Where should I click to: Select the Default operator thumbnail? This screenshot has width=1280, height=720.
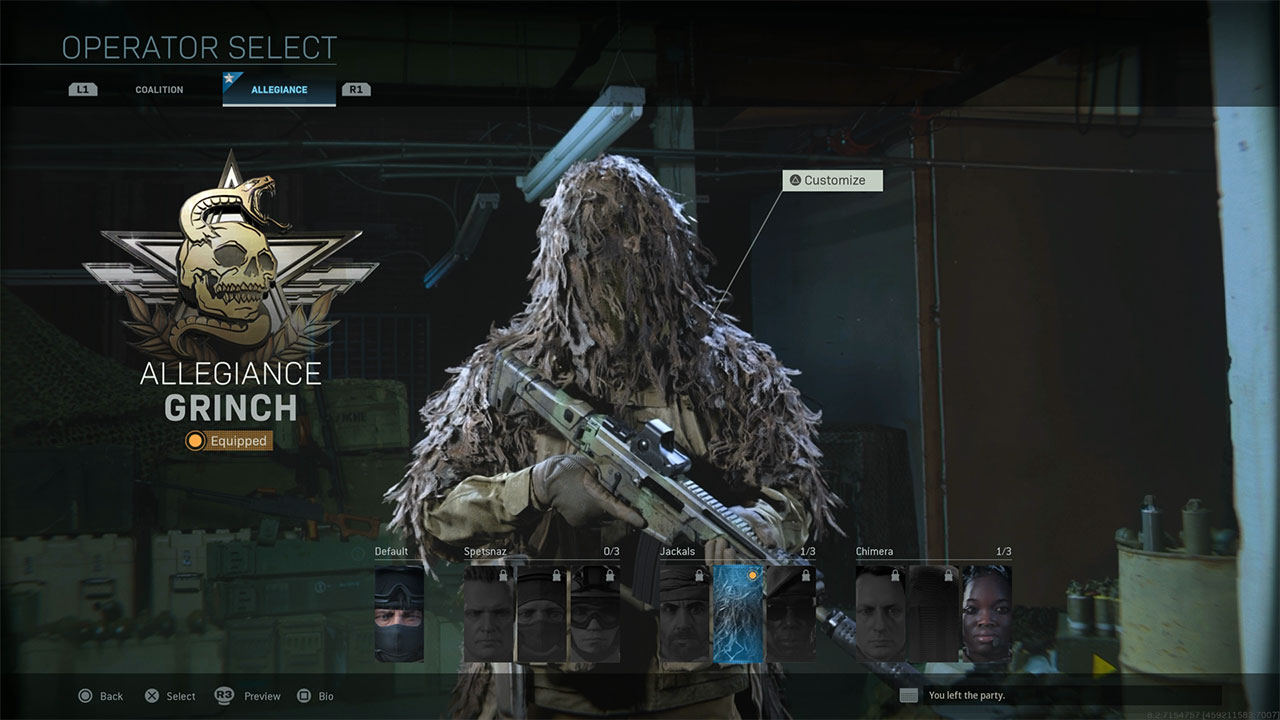point(398,612)
